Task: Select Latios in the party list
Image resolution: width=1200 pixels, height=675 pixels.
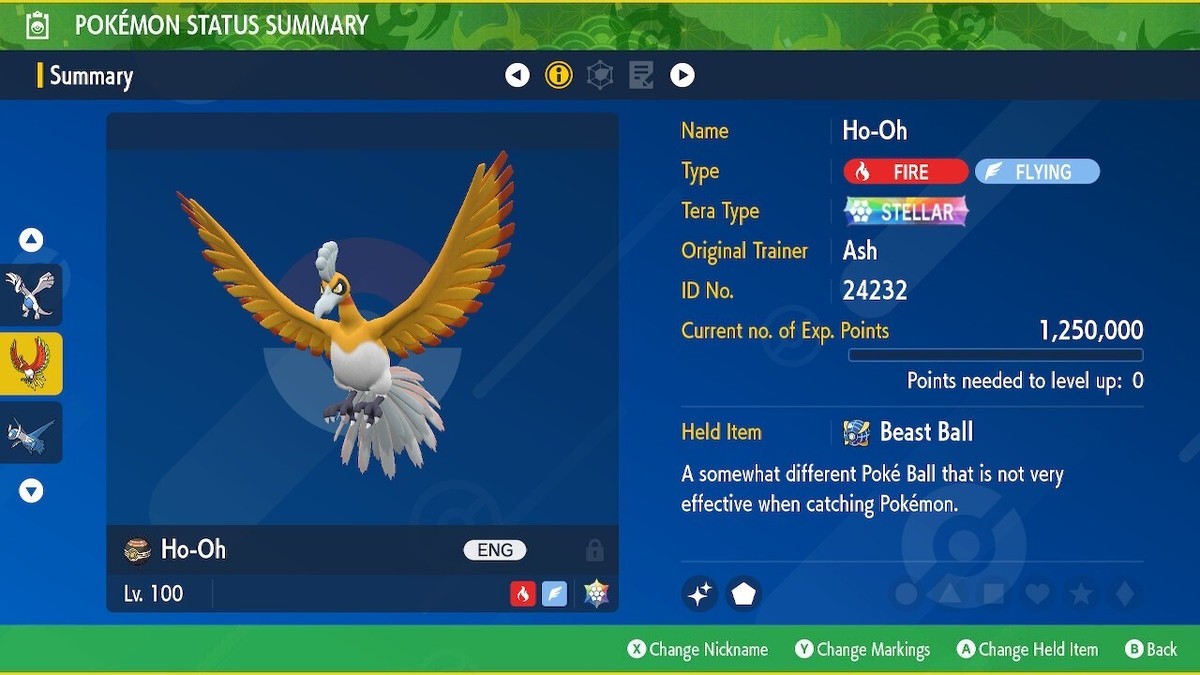Action: 31,433
